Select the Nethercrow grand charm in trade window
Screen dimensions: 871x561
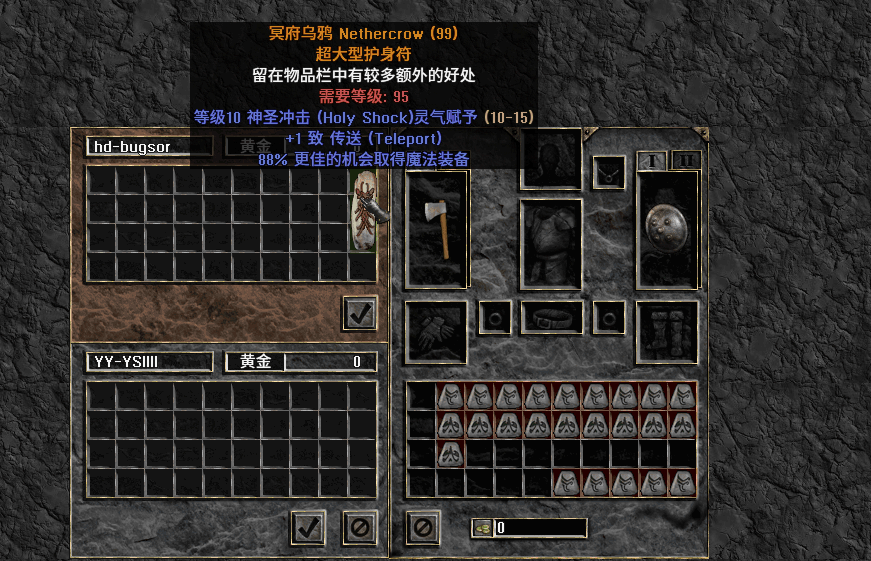coord(362,211)
